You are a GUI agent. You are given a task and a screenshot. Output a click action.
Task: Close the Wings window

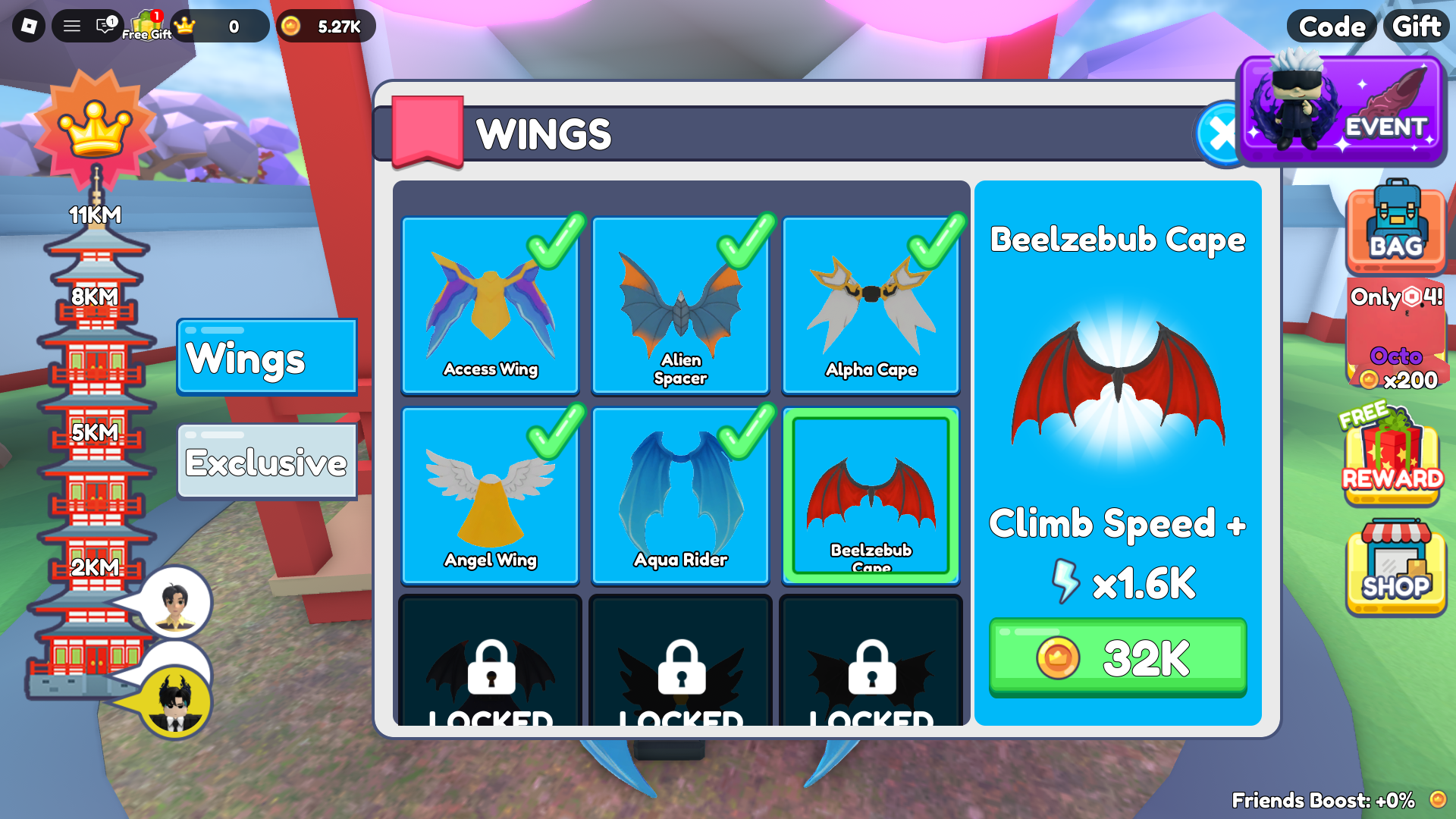pyautogui.click(x=1218, y=134)
